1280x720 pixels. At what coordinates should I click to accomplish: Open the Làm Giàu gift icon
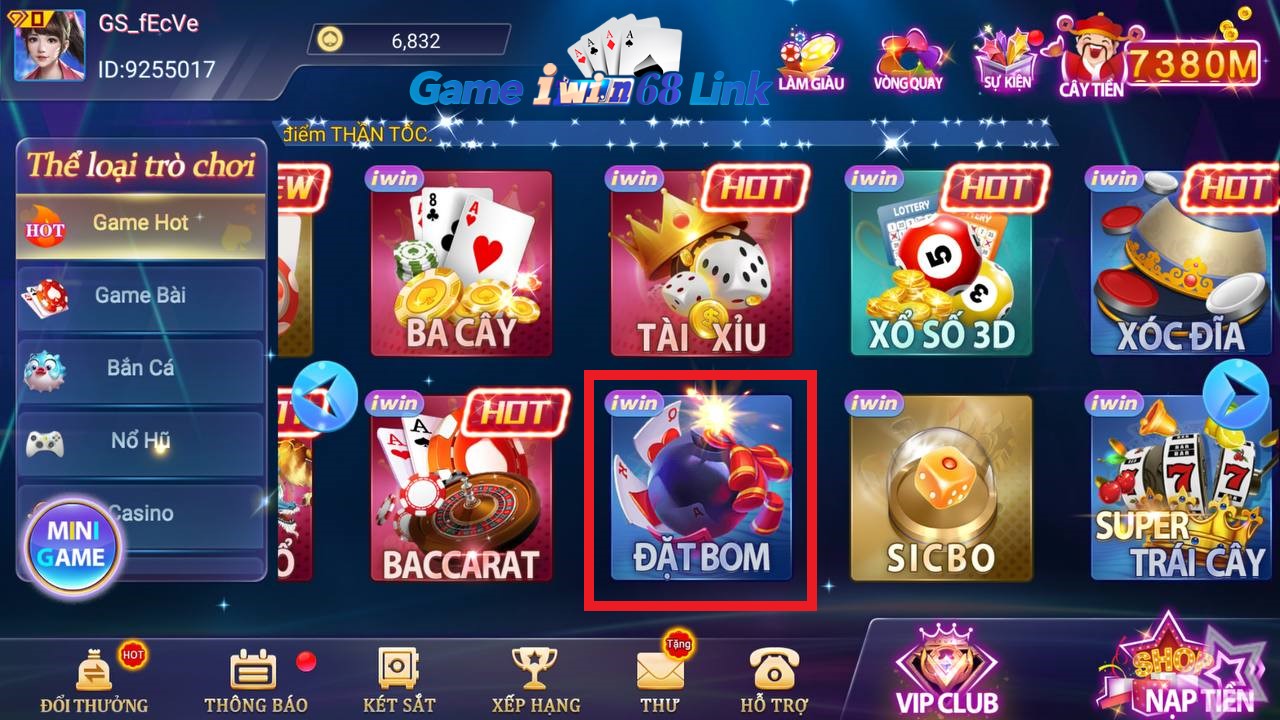tap(812, 60)
